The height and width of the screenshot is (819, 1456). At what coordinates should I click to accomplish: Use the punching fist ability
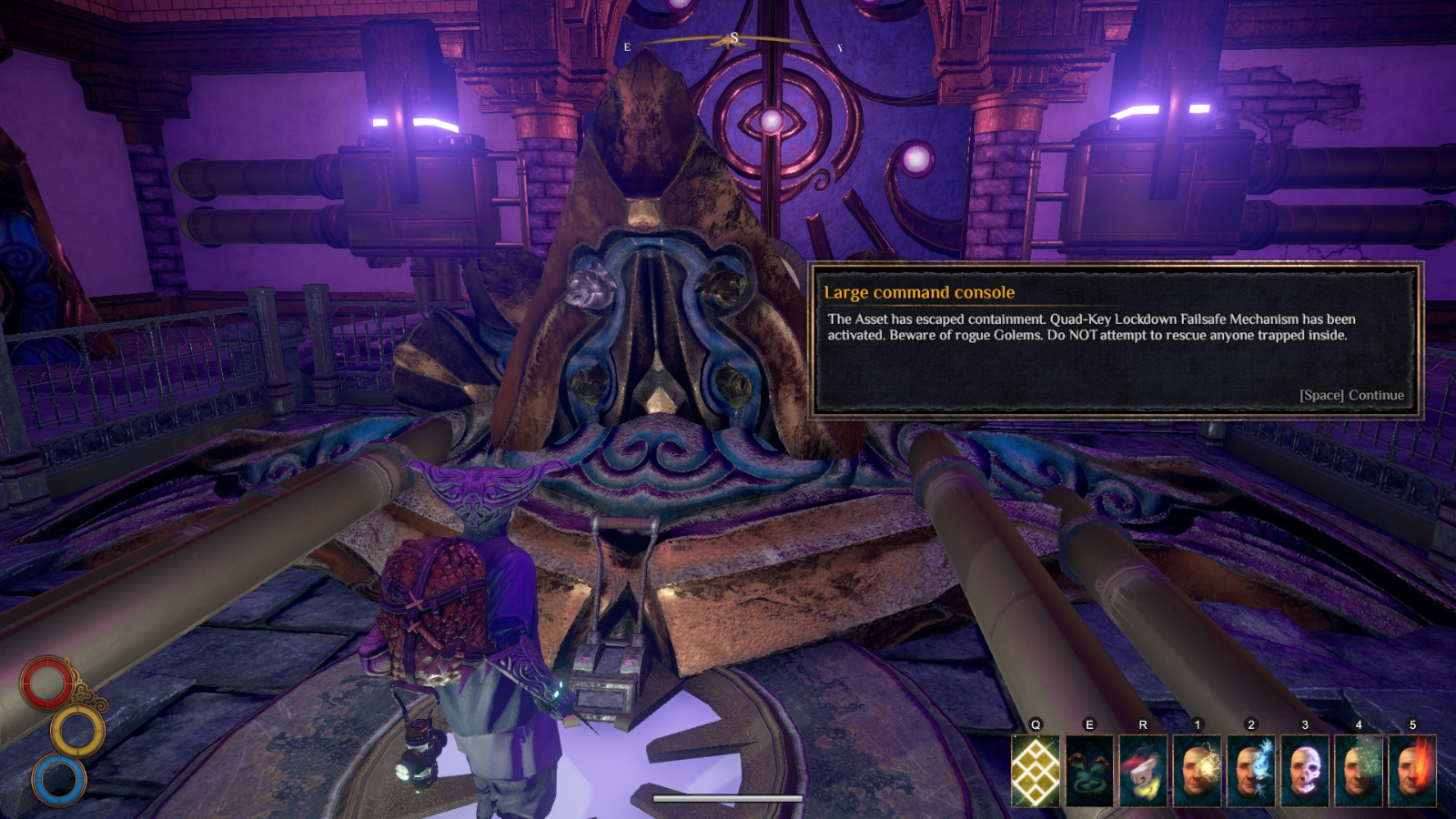[x=1143, y=772]
